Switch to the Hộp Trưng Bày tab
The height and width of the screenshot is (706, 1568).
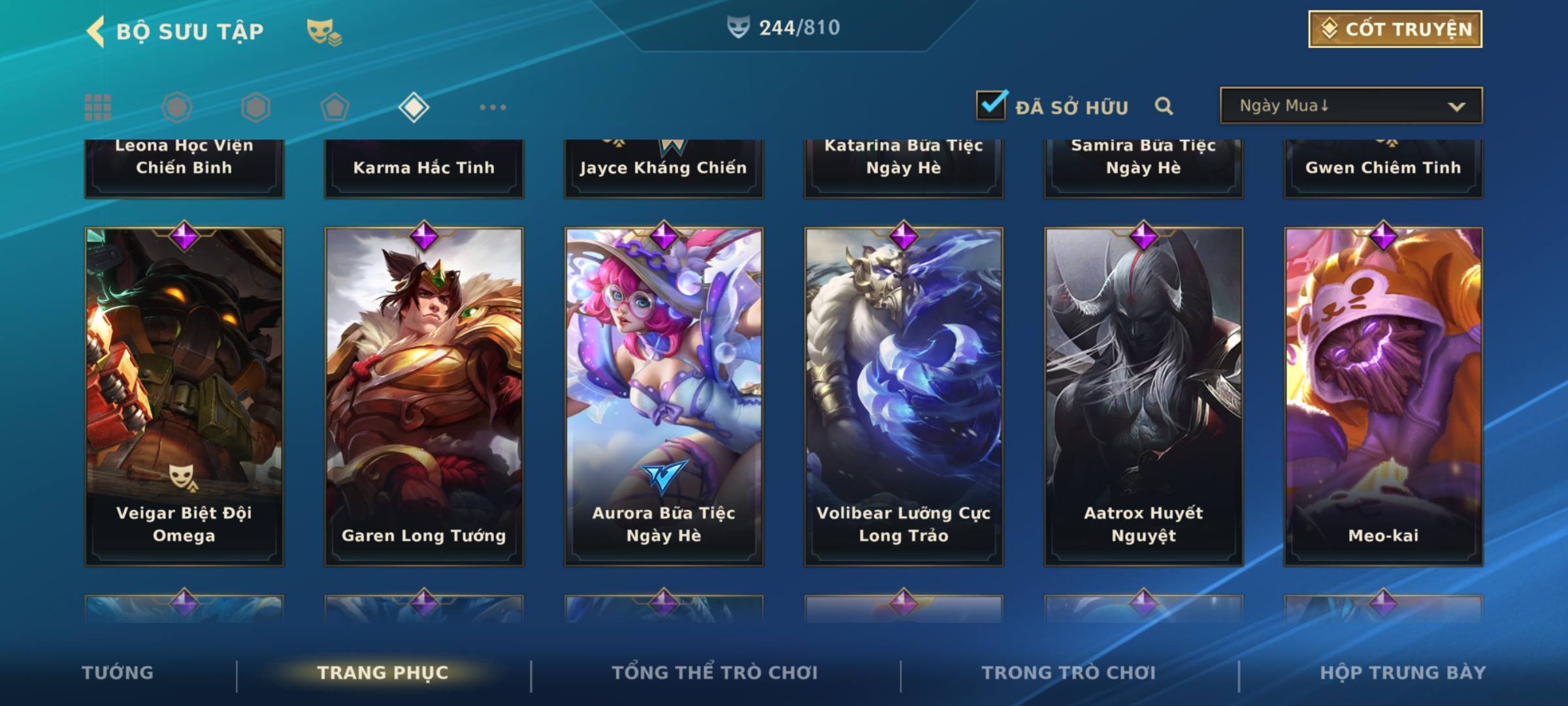(x=1403, y=673)
